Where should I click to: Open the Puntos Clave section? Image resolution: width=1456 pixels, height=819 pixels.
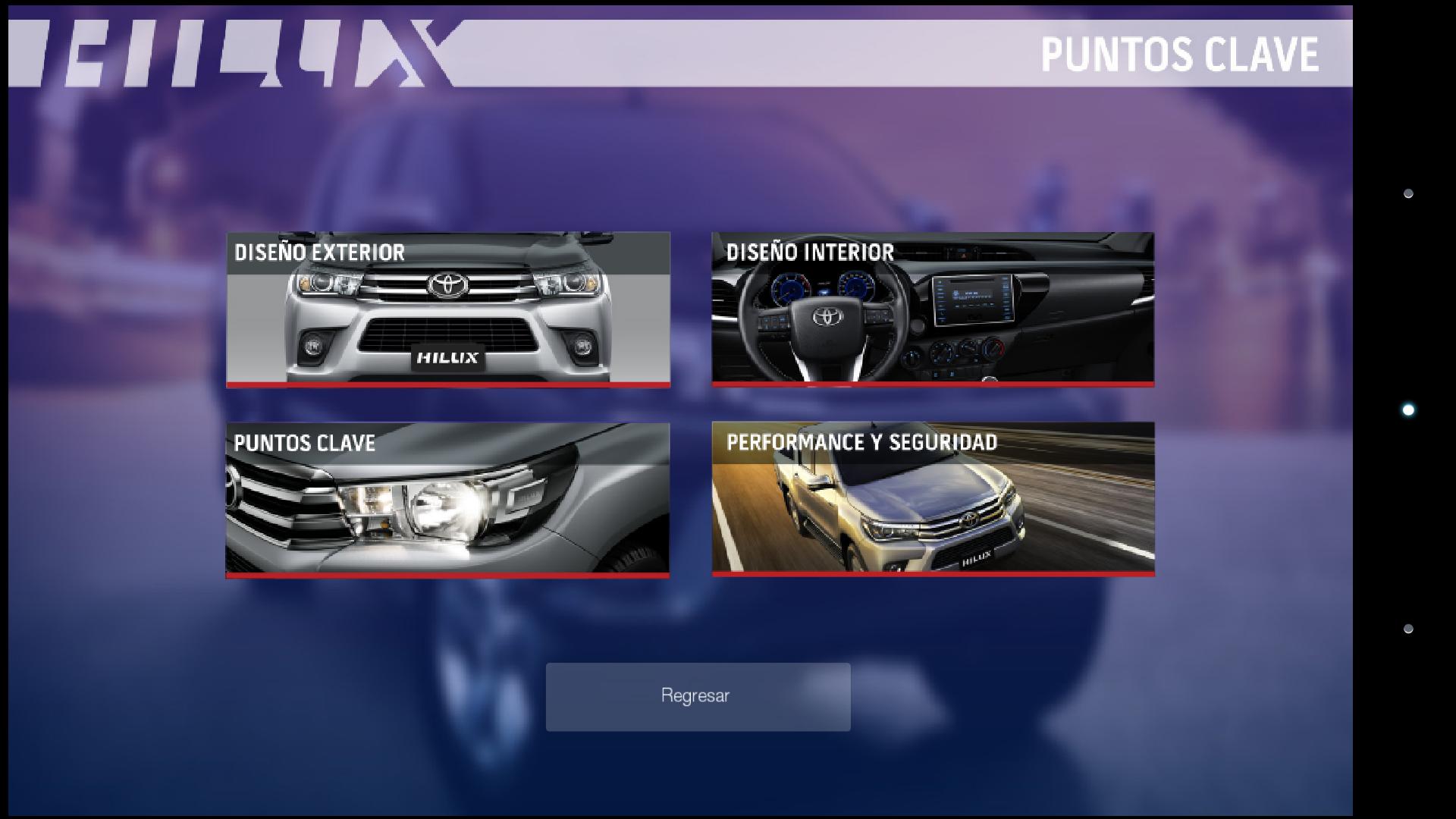coord(447,500)
